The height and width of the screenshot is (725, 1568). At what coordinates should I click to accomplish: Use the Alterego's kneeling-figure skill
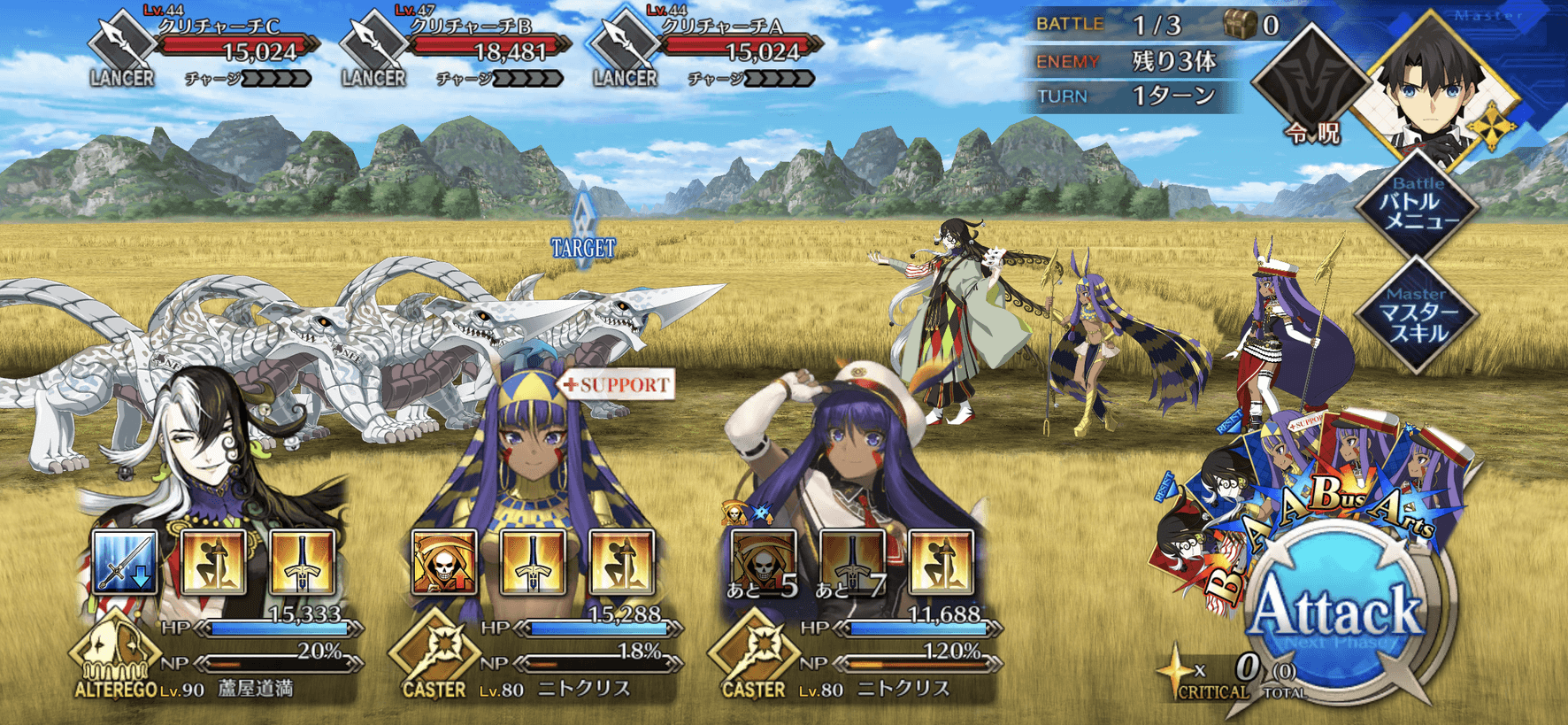213,561
